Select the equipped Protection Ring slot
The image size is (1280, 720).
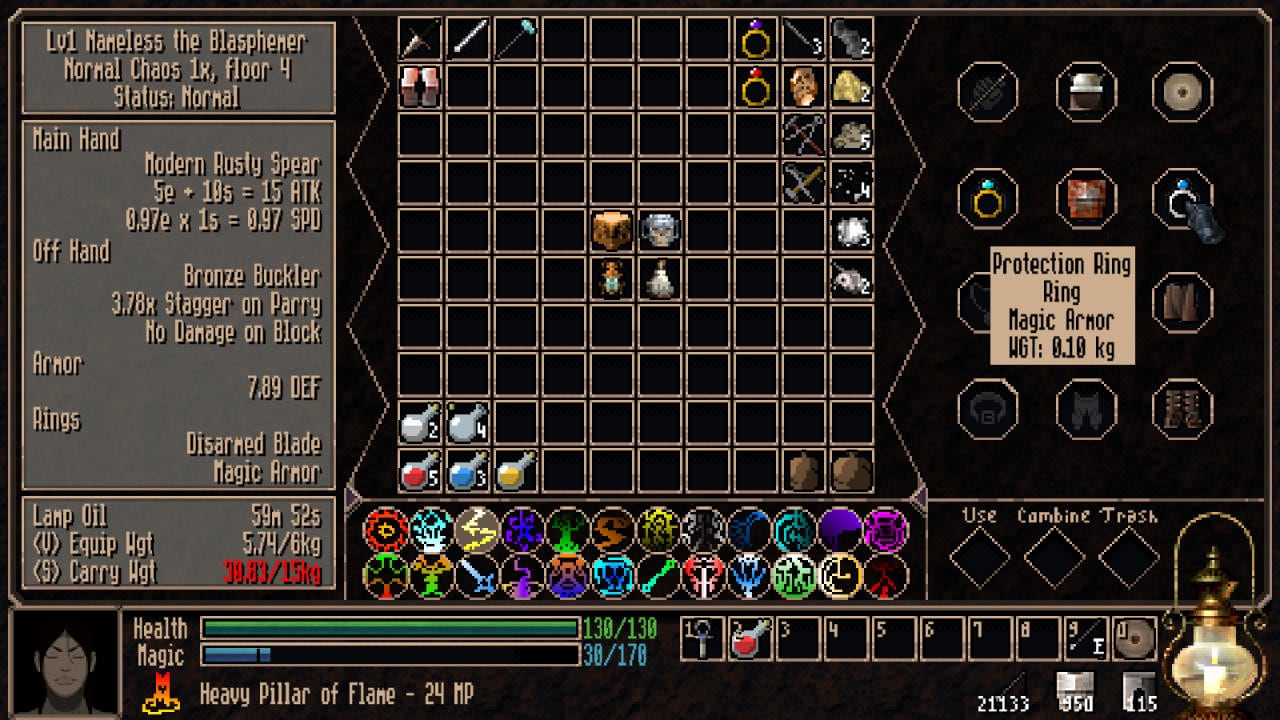click(x=1182, y=198)
